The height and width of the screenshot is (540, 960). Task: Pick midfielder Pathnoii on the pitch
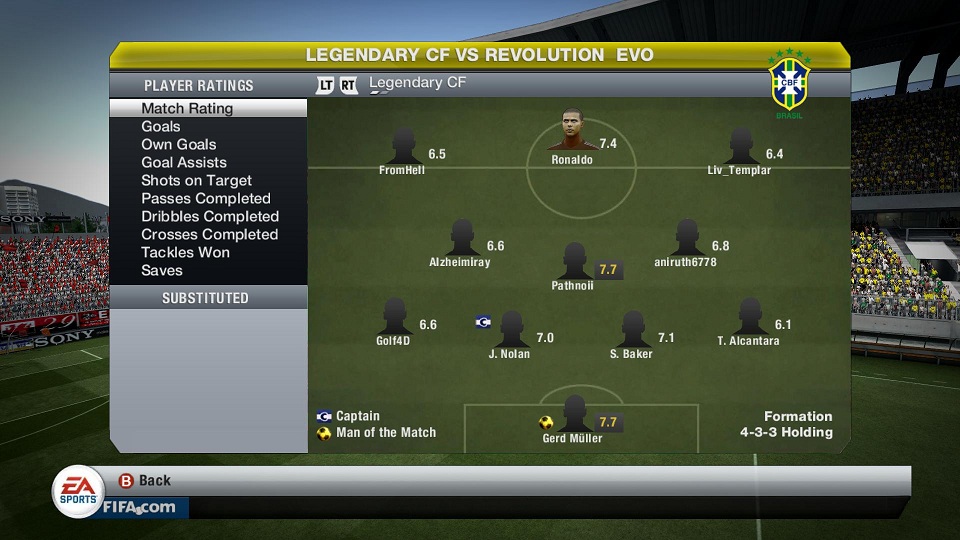pos(573,262)
